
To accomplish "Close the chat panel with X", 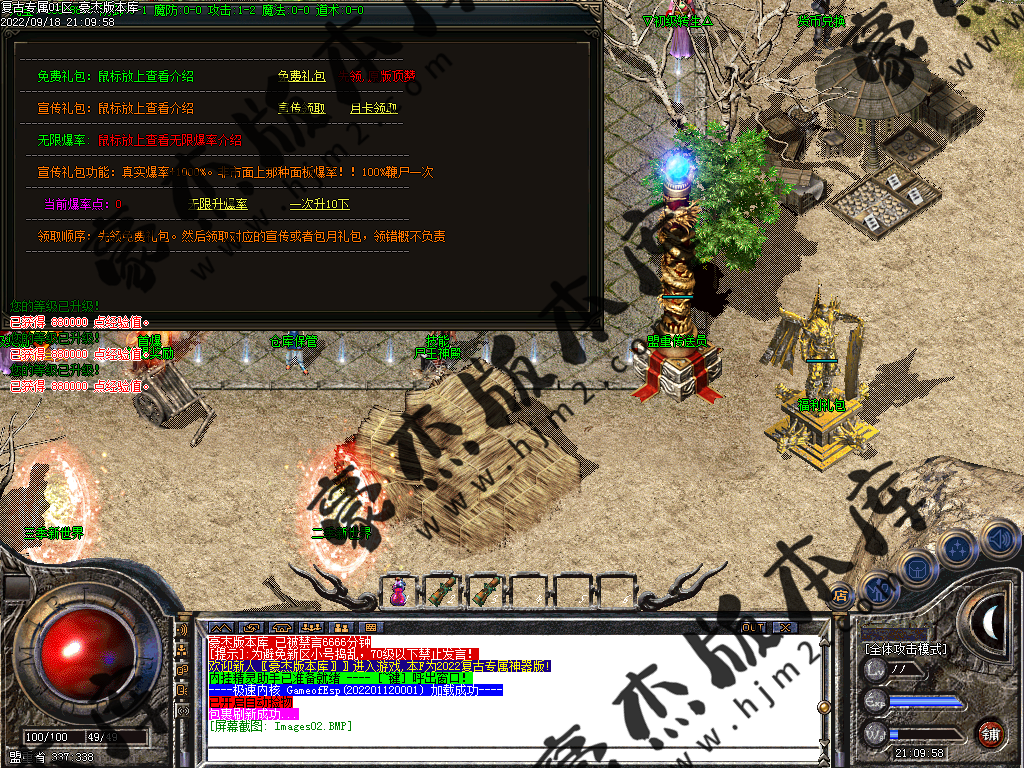I will (x=785, y=627).
